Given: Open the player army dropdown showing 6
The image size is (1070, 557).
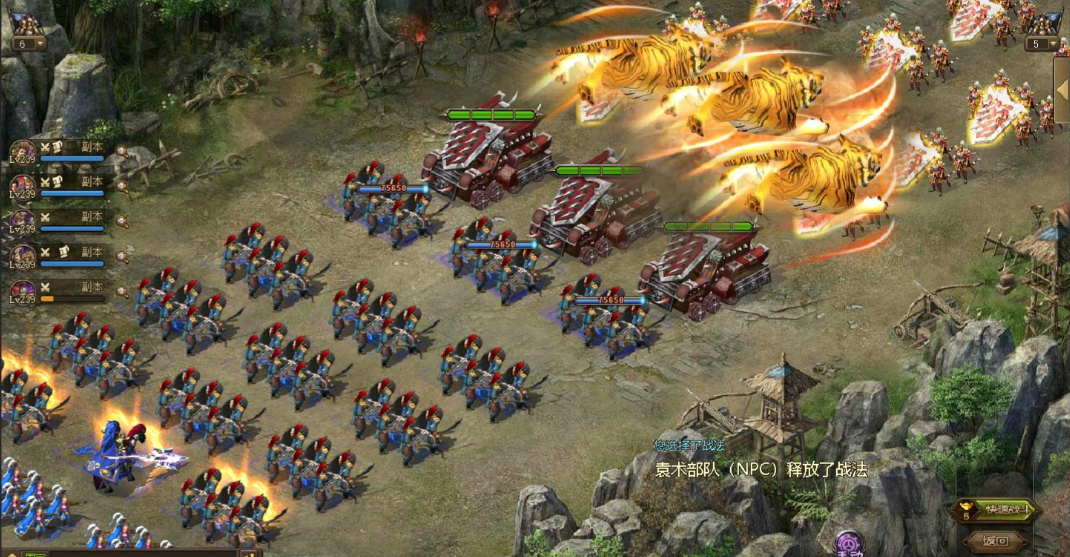Looking at the screenshot, I should pos(28,44).
